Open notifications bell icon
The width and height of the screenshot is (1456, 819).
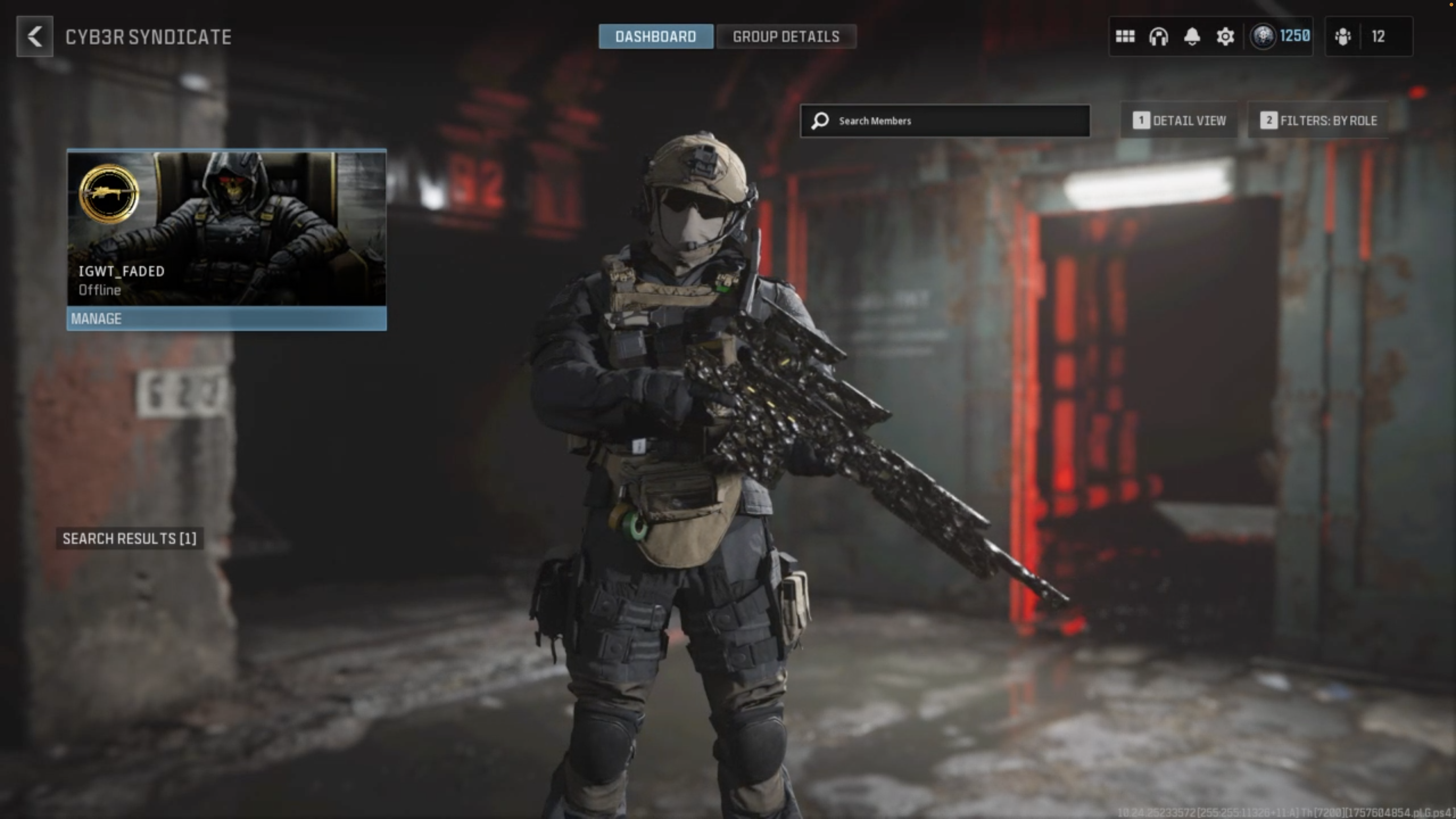point(1192,37)
